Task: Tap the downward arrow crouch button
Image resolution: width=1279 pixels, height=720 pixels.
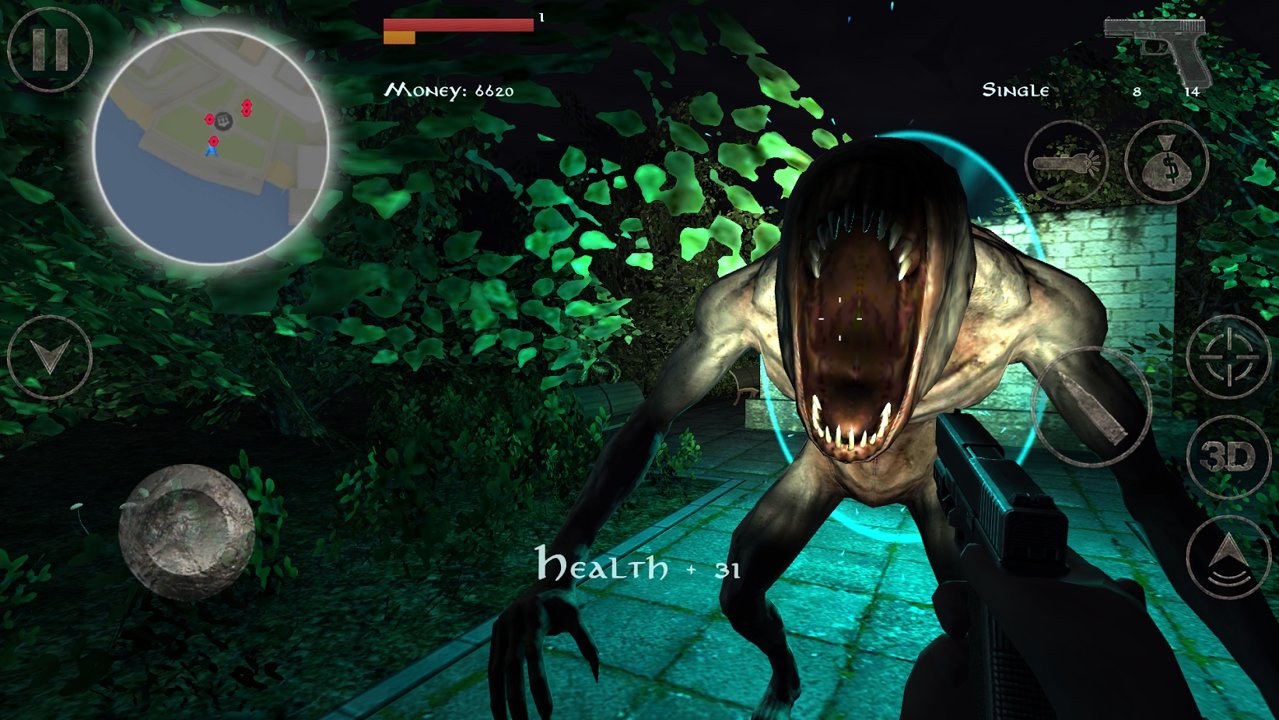Action: click(x=50, y=357)
